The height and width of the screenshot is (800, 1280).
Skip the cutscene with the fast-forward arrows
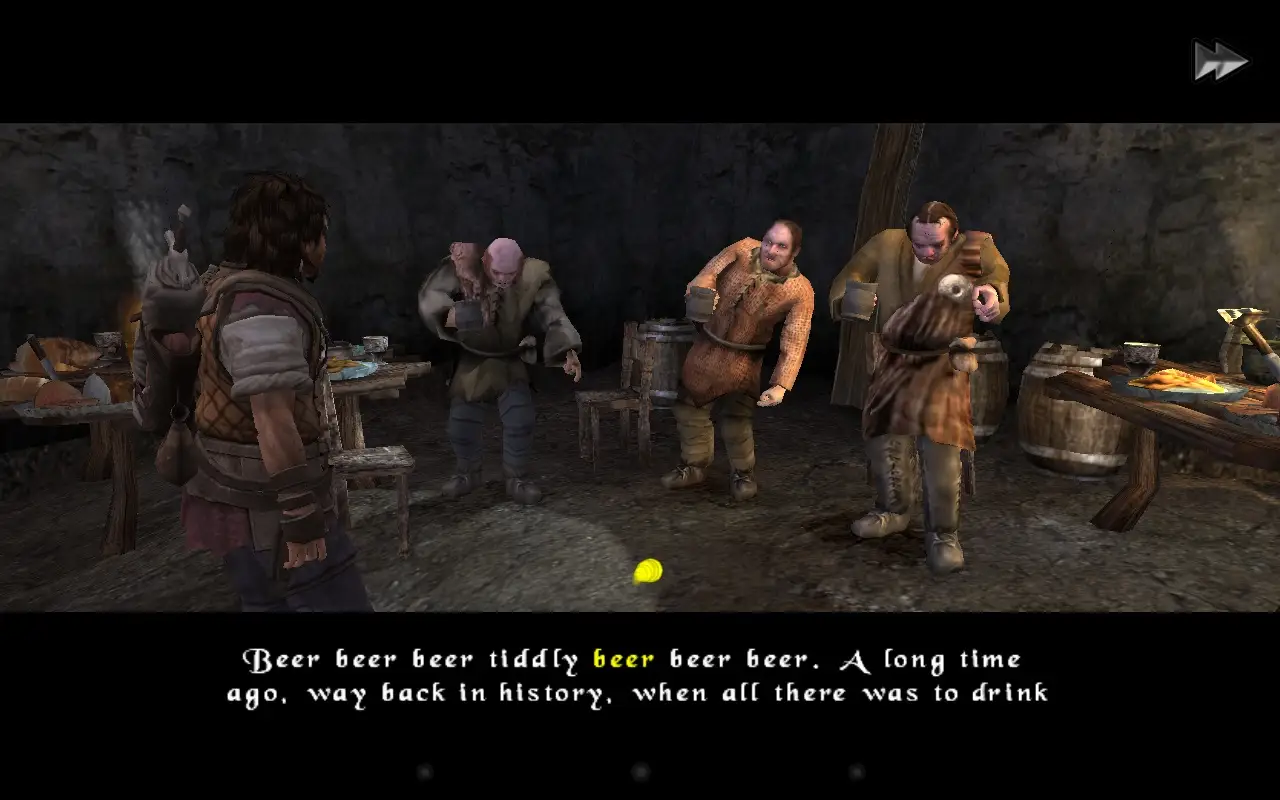(x=1220, y=61)
